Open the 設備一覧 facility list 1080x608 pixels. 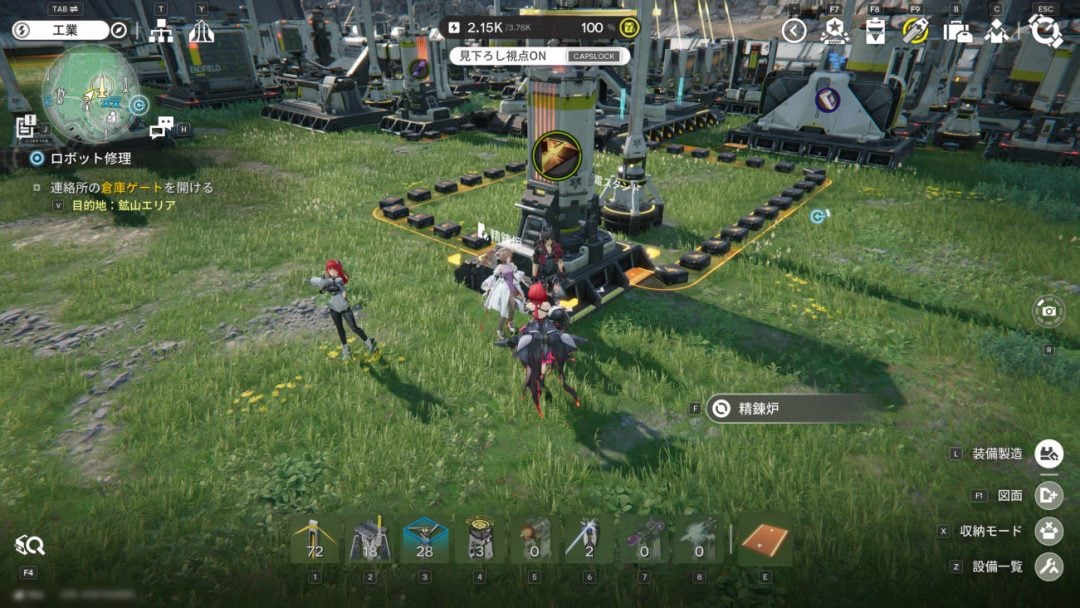coord(1048,567)
